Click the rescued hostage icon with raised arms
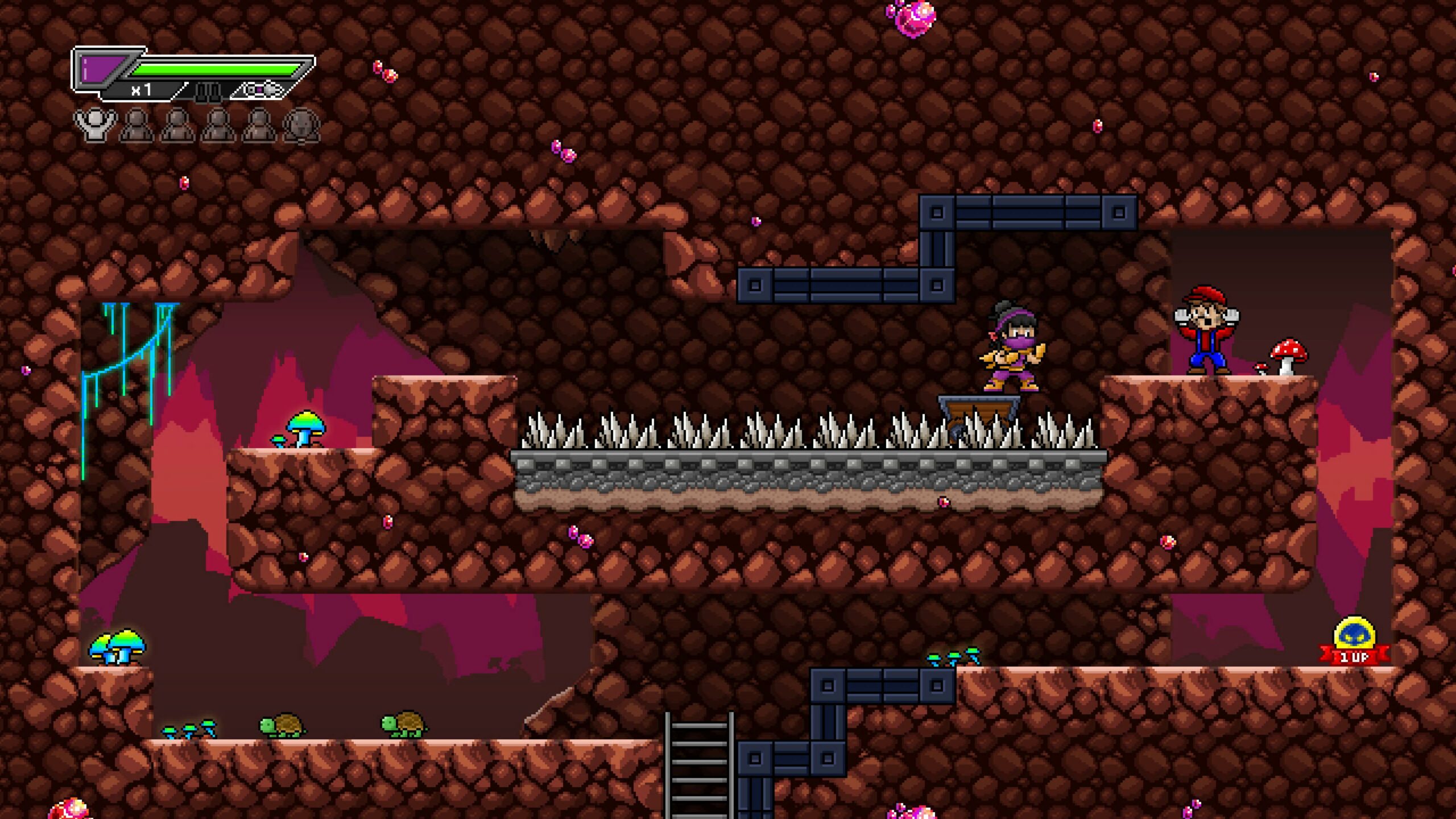 pyautogui.click(x=95, y=124)
